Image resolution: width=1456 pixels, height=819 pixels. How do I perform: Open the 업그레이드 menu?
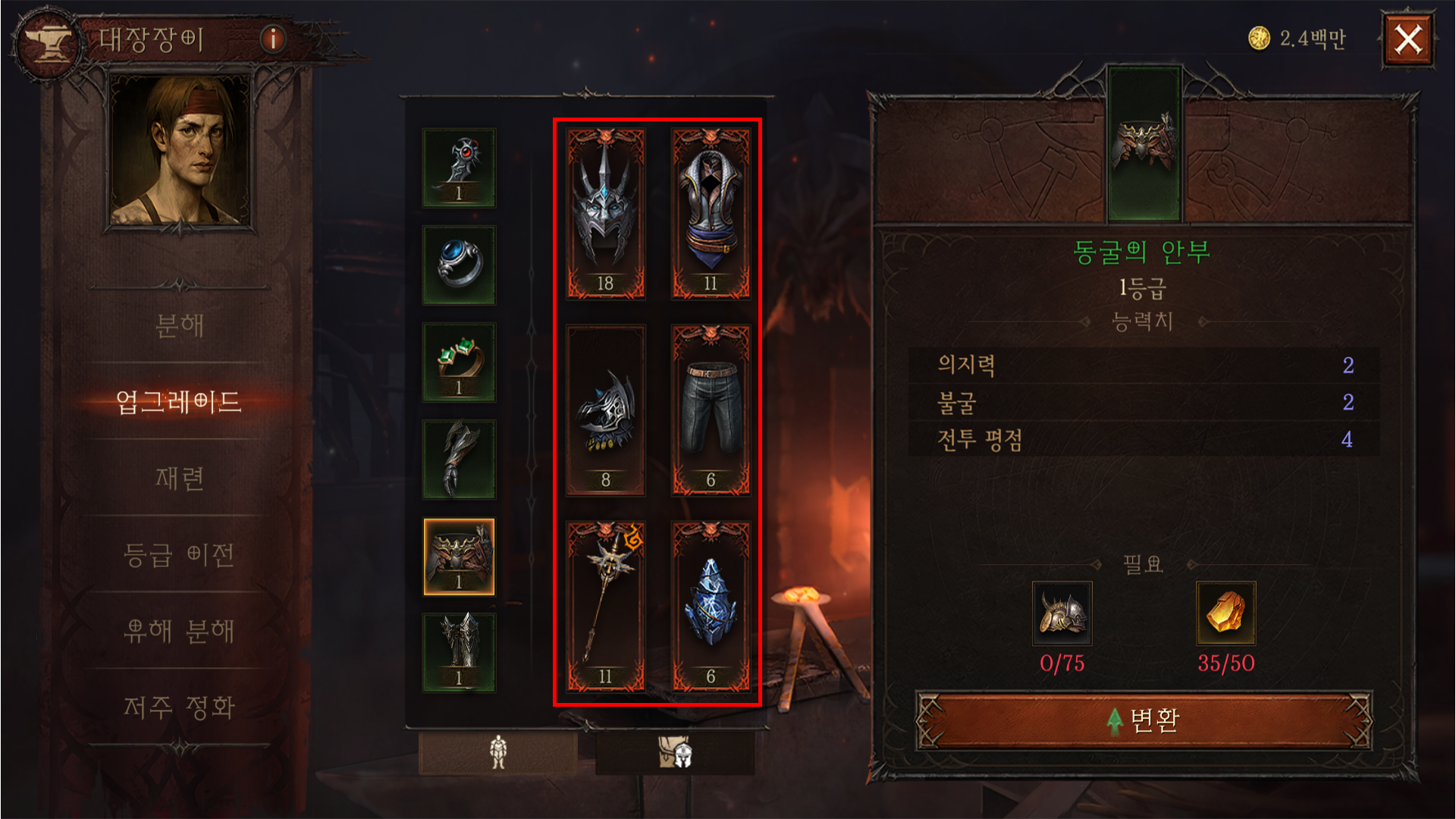pyautogui.click(x=179, y=402)
